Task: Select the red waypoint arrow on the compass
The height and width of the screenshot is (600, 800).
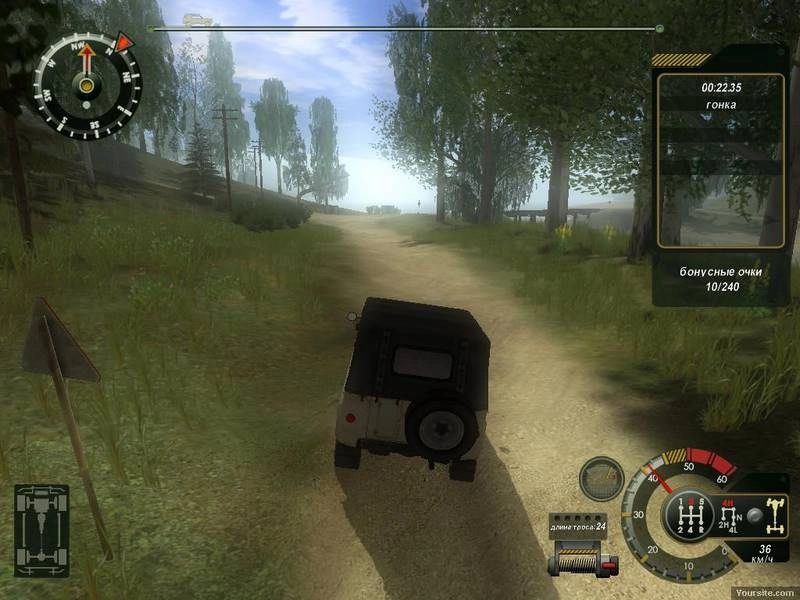Action: click(125, 42)
